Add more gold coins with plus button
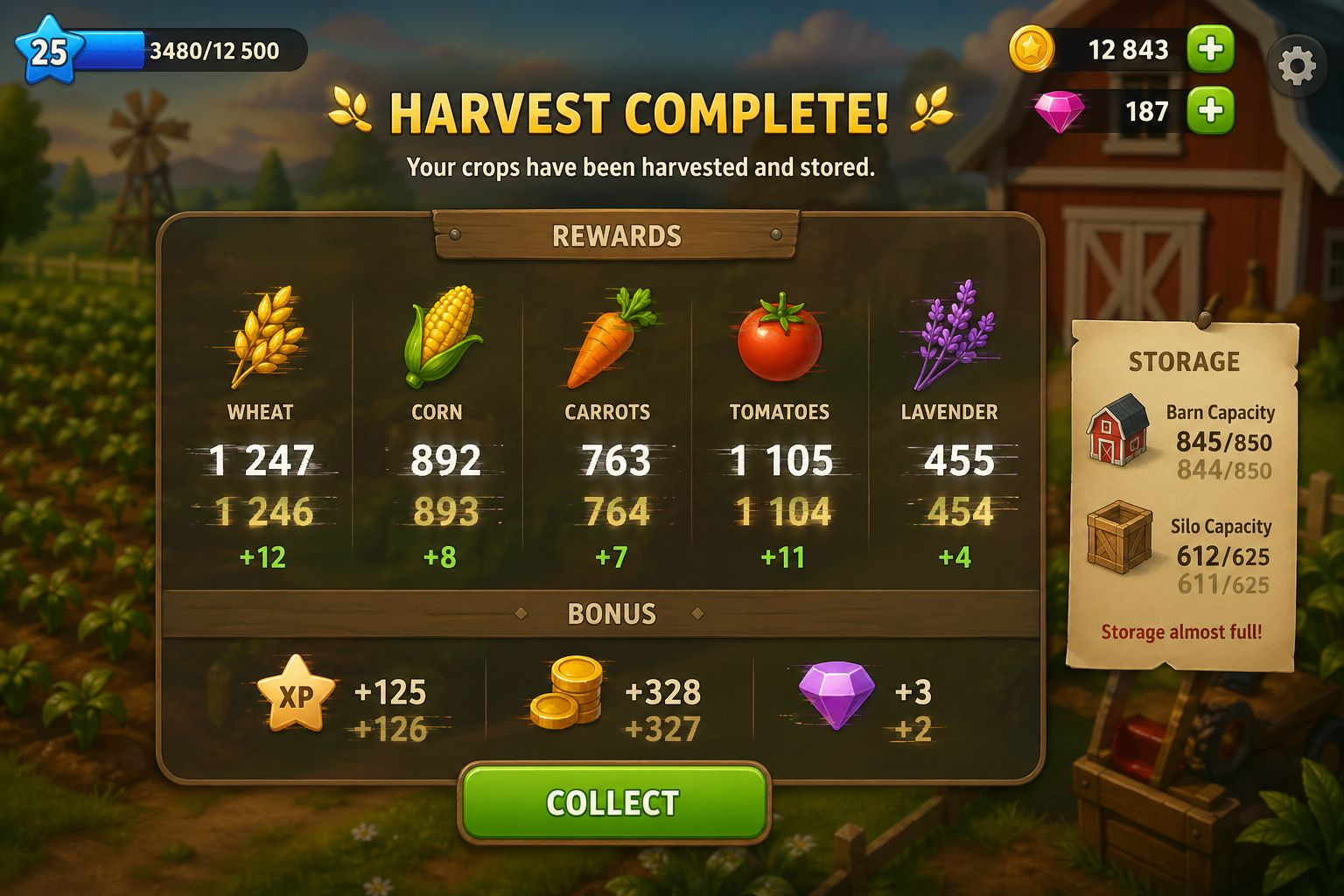The image size is (1344, 896). click(1210, 49)
